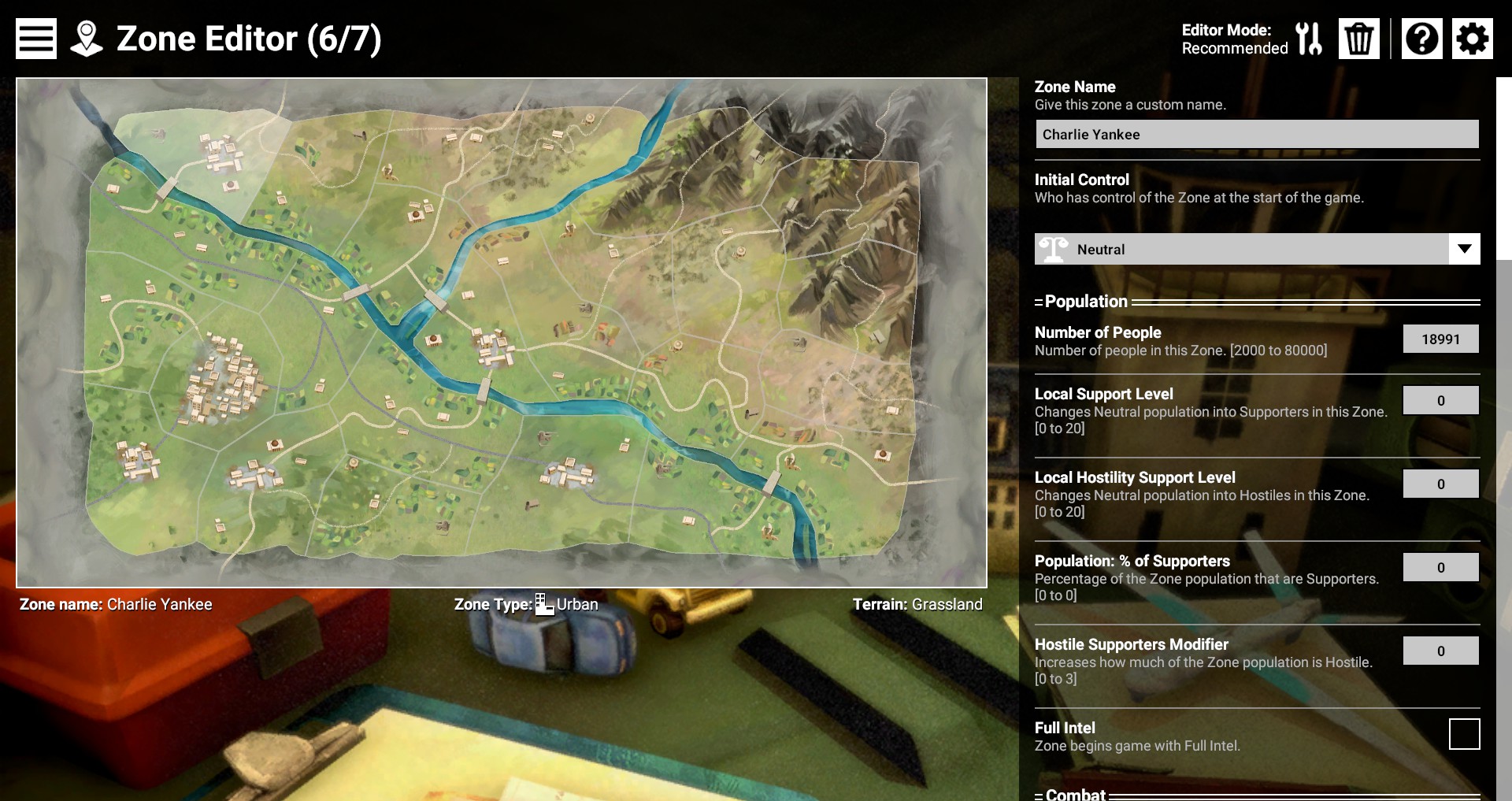The image size is (1512, 801).
Task: Edit the Local Hostility Support Level value
Action: click(x=1440, y=484)
